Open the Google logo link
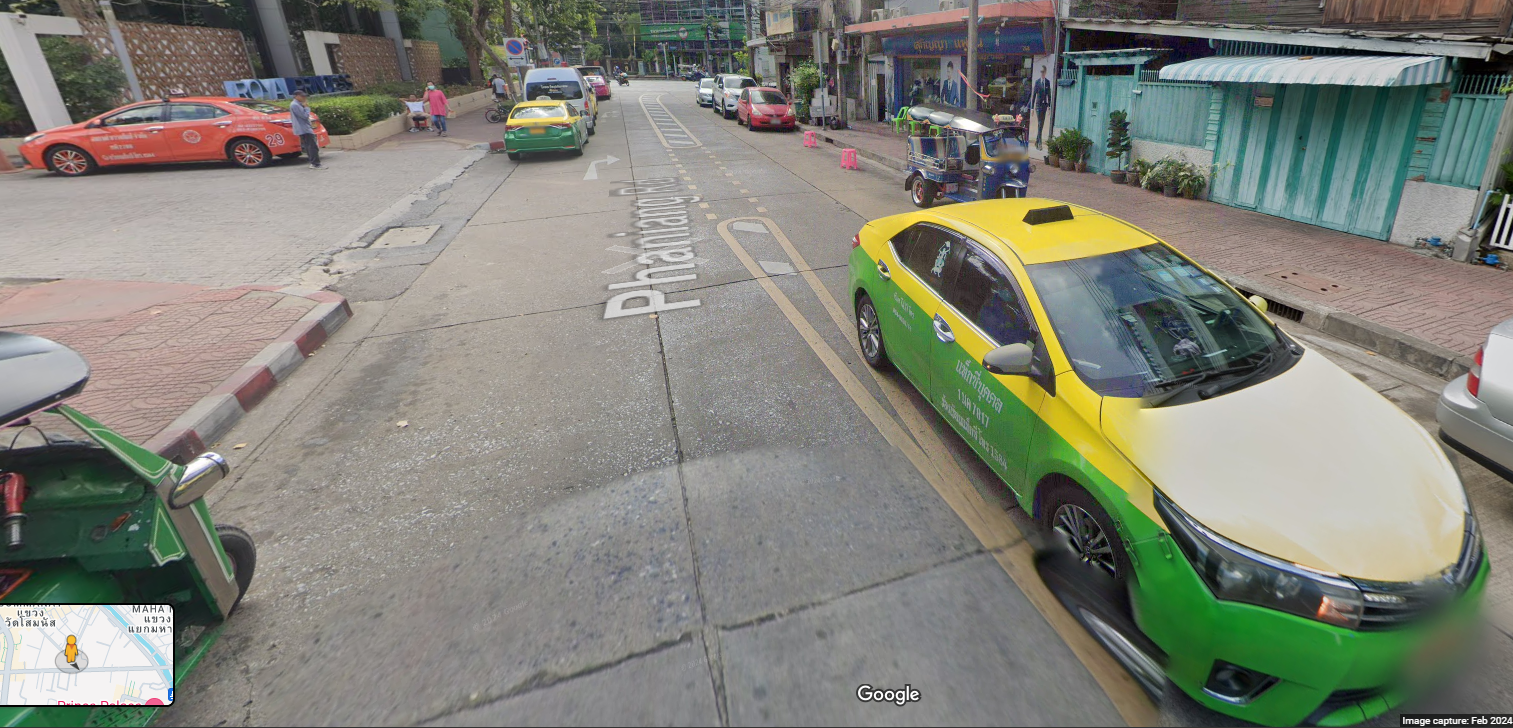This screenshot has height=728, width=1513. 887,694
